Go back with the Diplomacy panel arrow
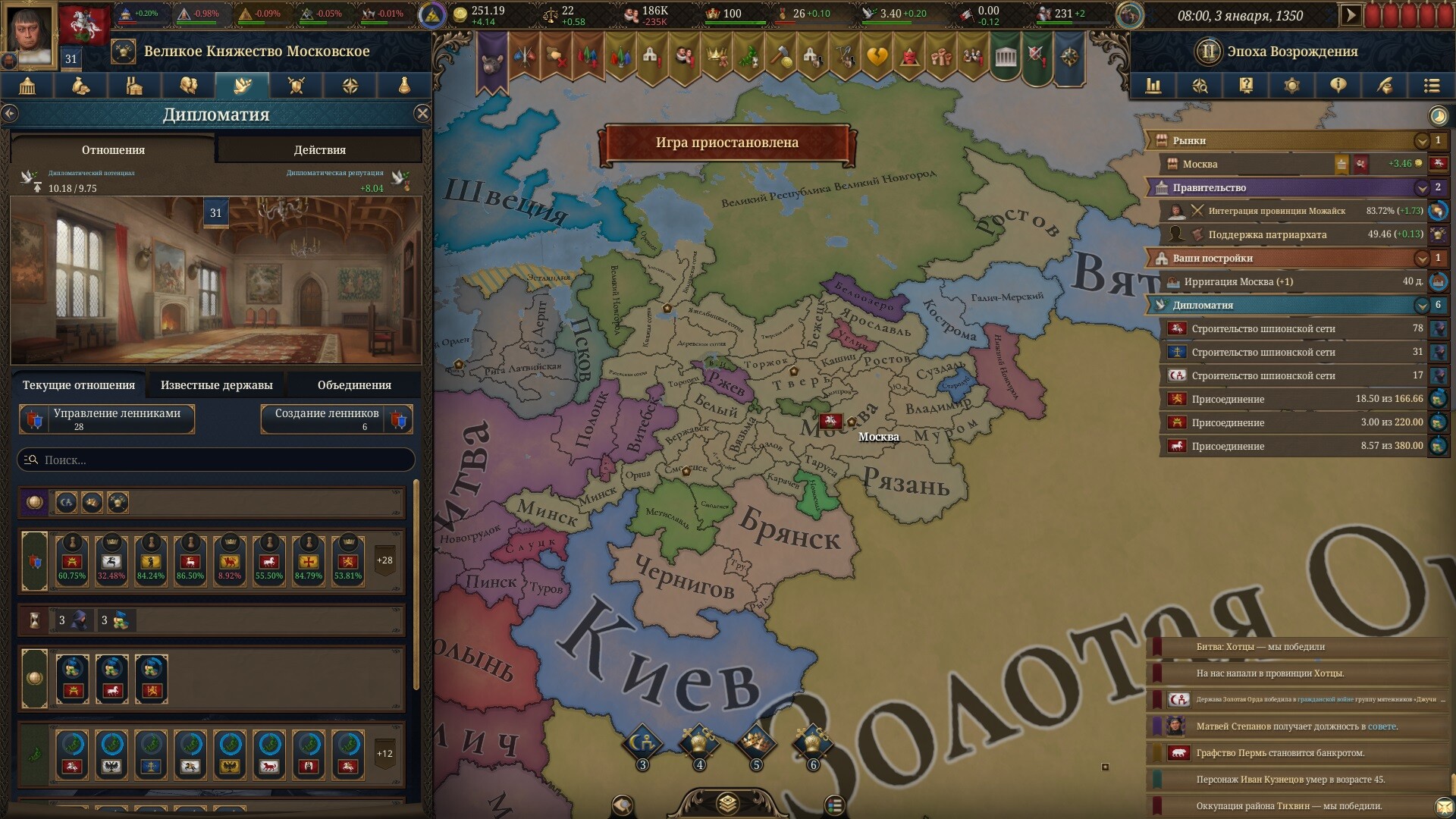Screen dimensions: 1456x819 (x=10, y=114)
